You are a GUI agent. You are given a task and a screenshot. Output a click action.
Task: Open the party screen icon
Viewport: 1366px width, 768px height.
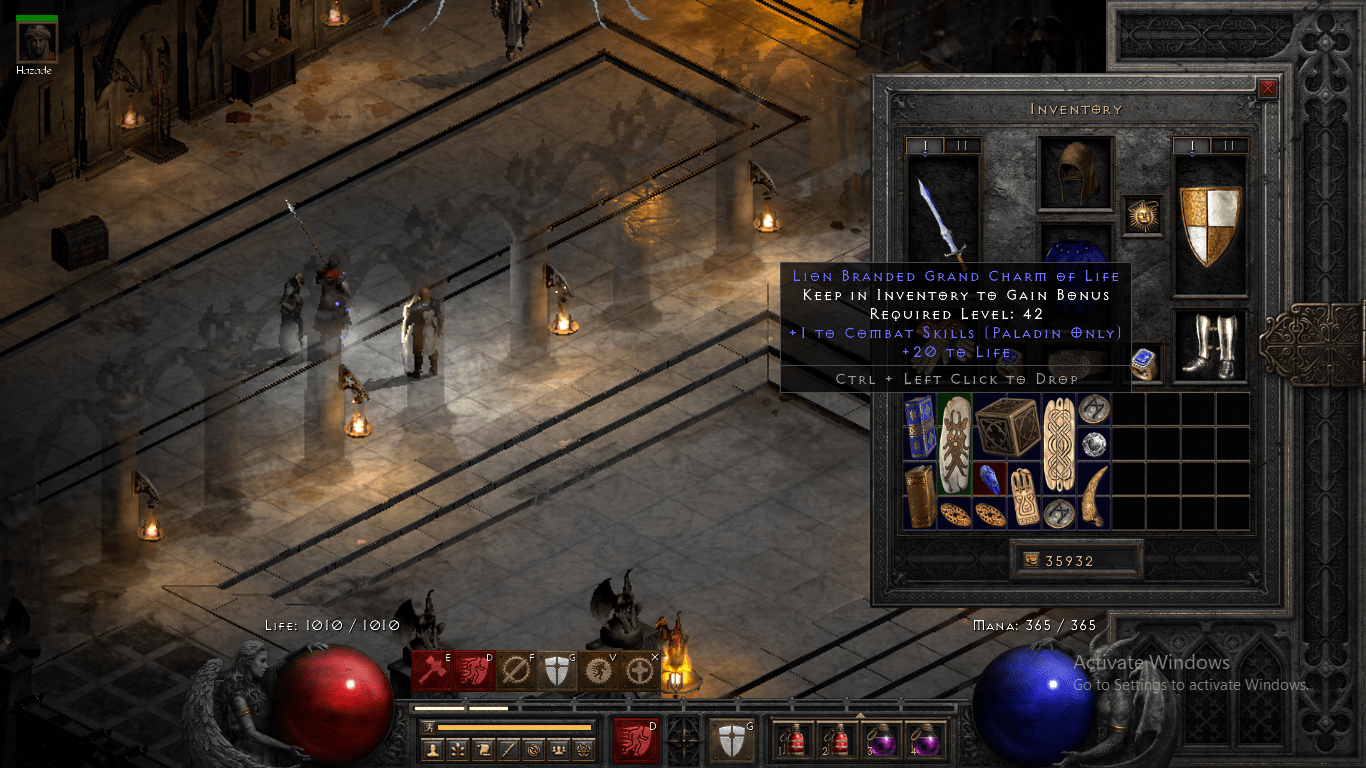(557, 750)
